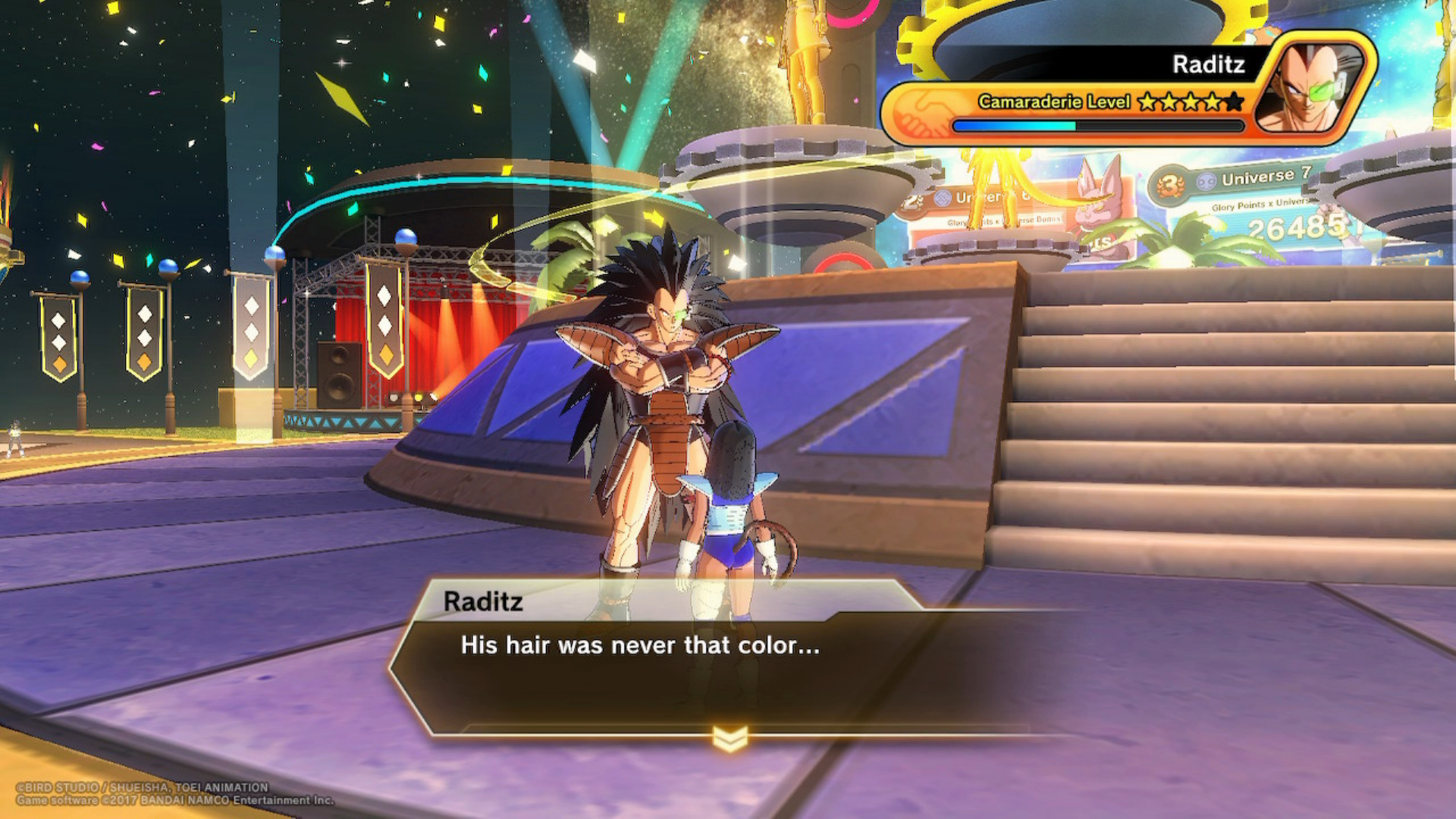Advance dialogue with the gold down arrow

pos(730,738)
